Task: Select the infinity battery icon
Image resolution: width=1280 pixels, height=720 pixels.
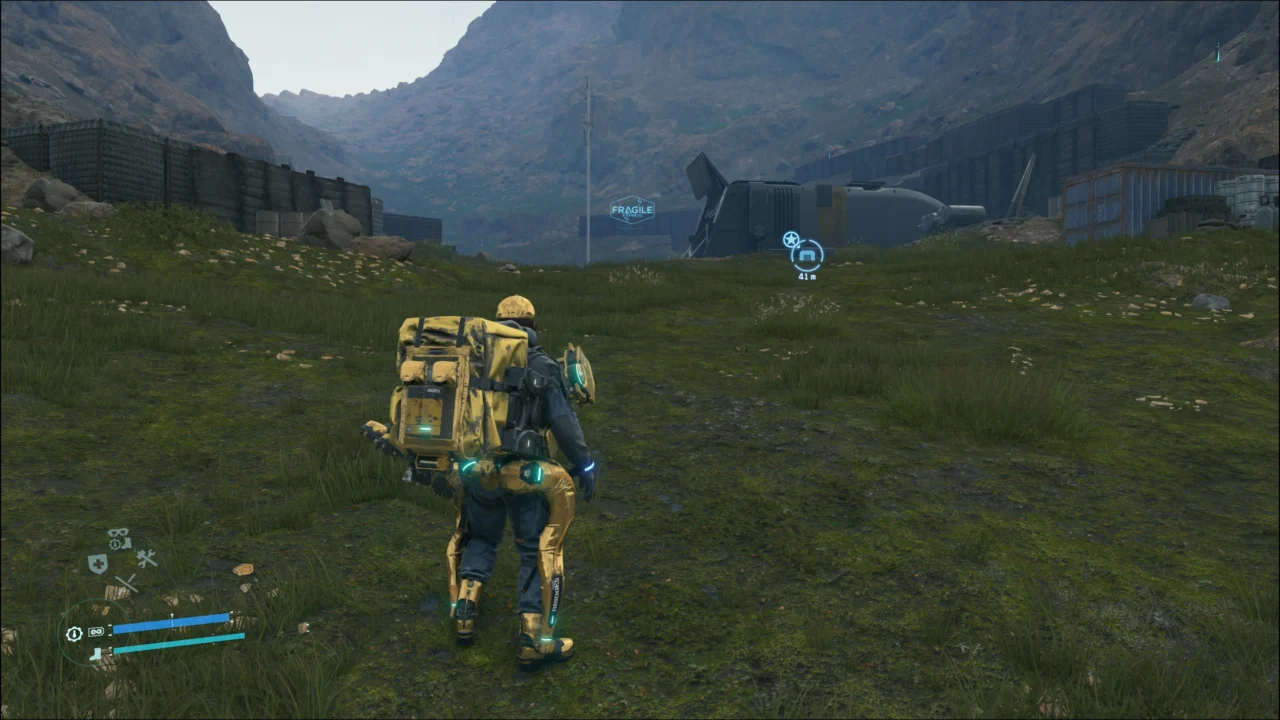Action: click(96, 632)
